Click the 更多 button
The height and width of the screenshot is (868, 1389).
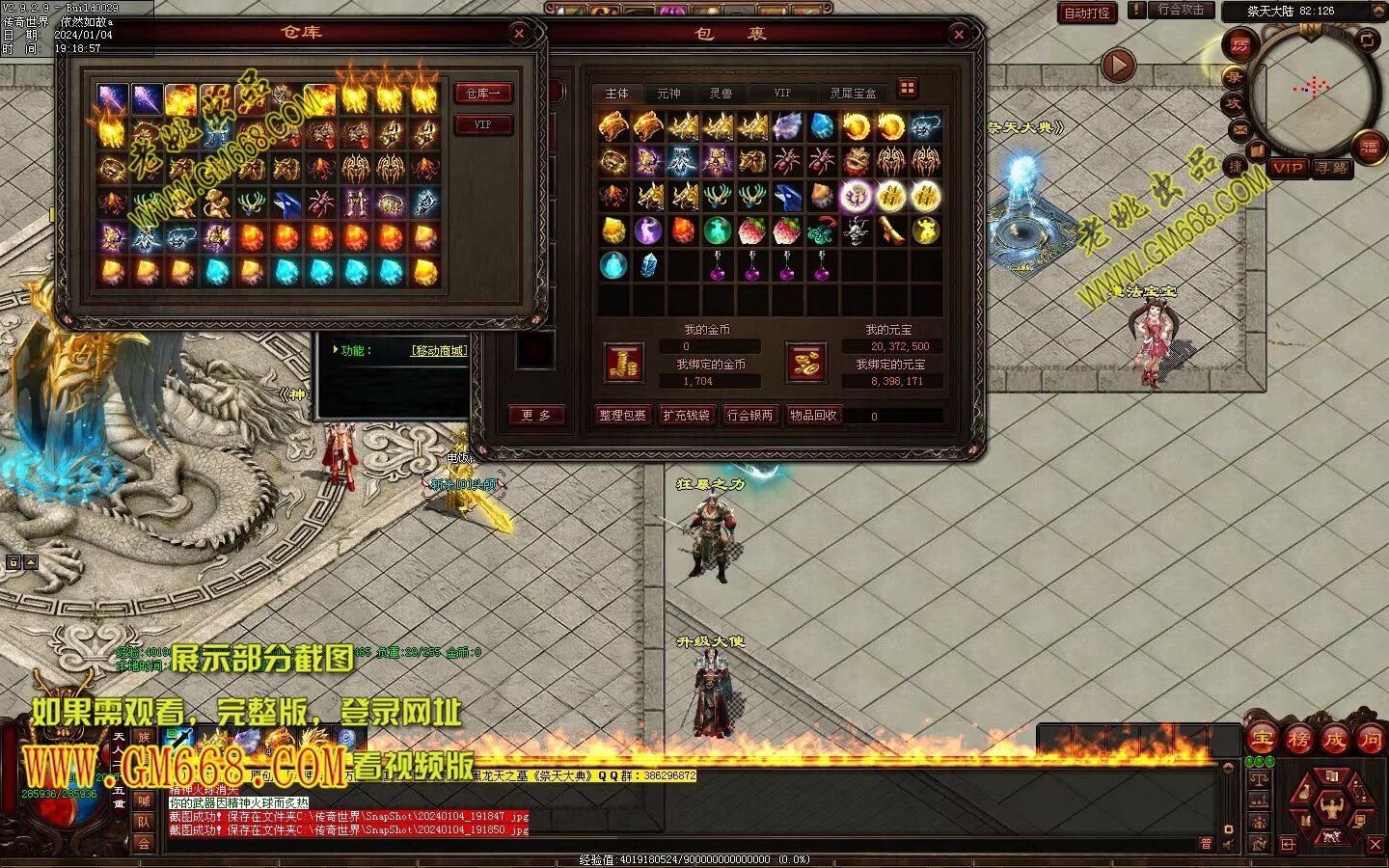coord(535,416)
